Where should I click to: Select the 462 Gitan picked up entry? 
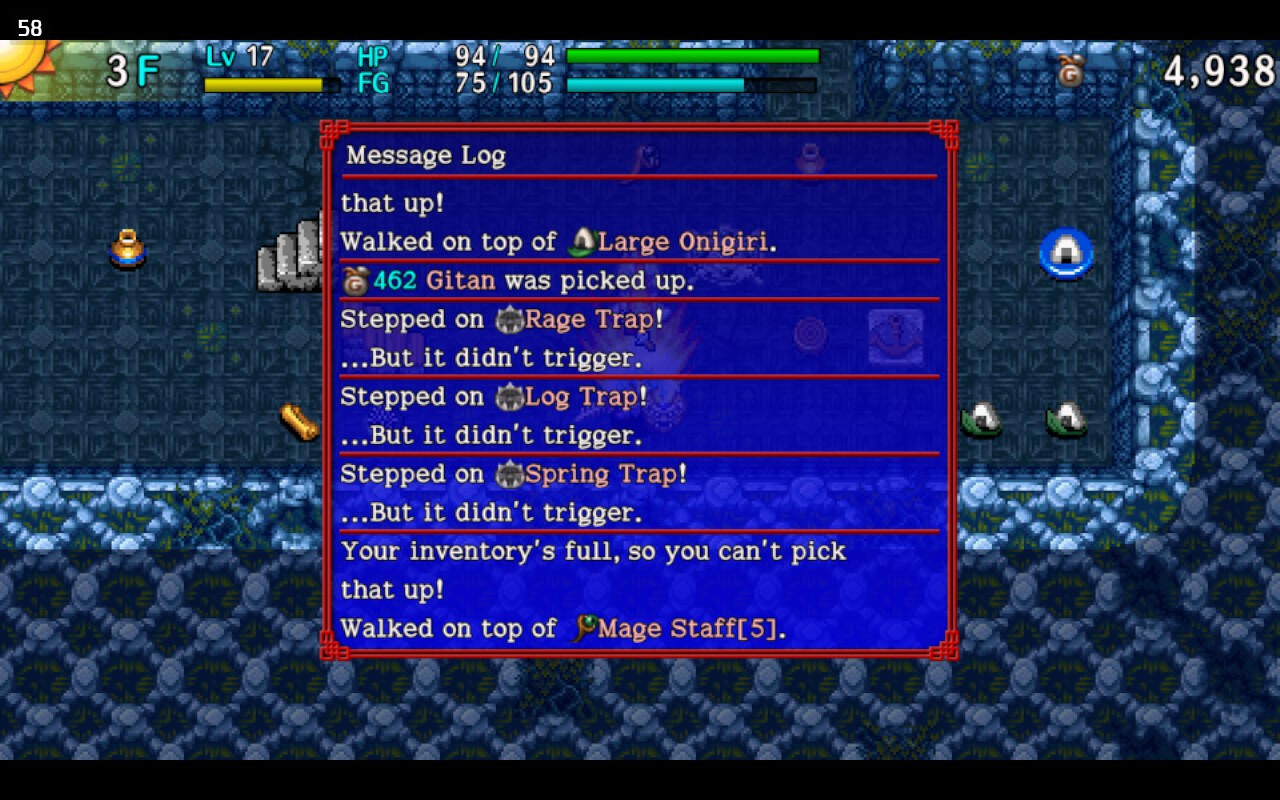click(x=517, y=281)
